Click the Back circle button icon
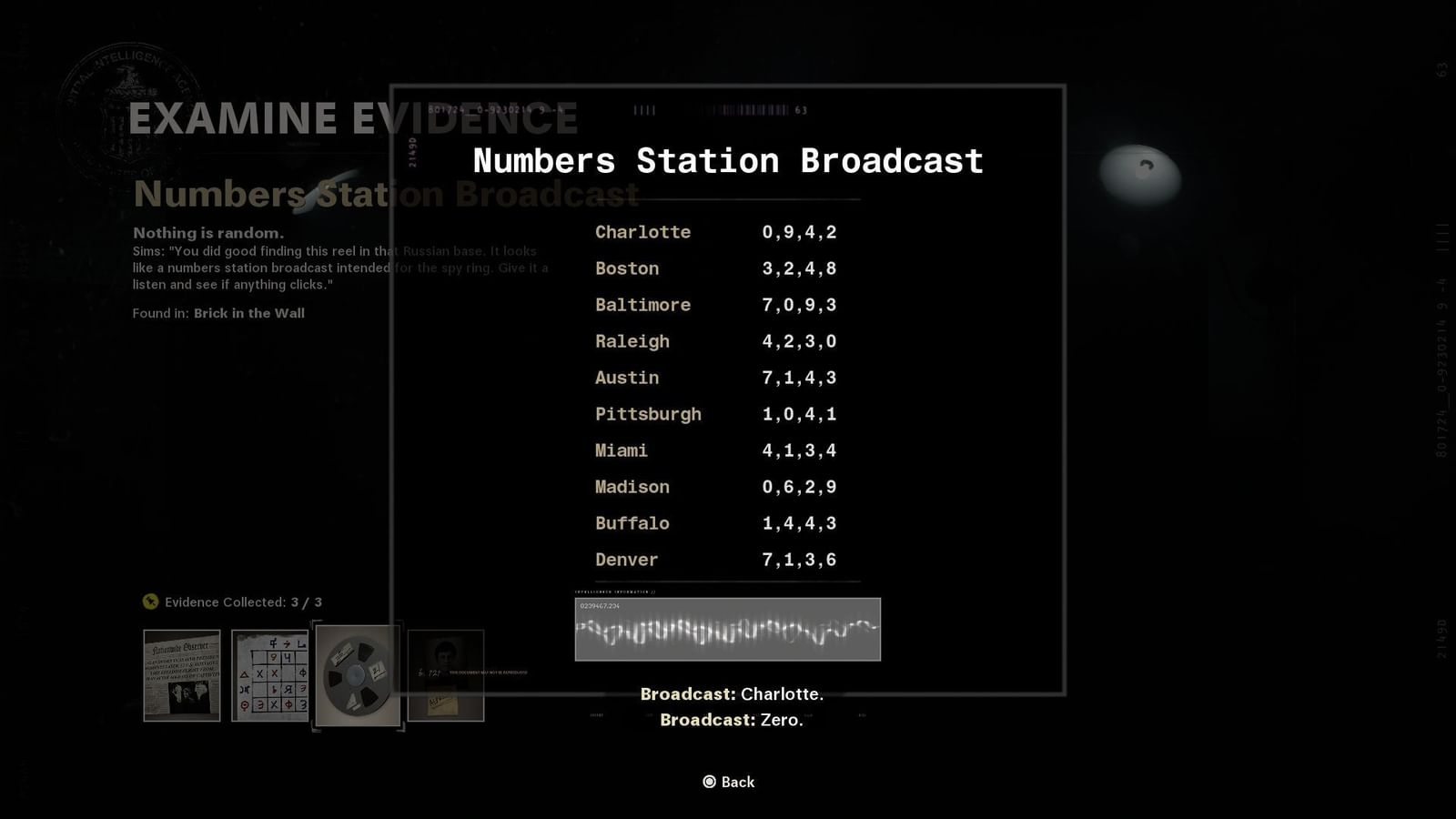1456x819 pixels. click(x=709, y=782)
